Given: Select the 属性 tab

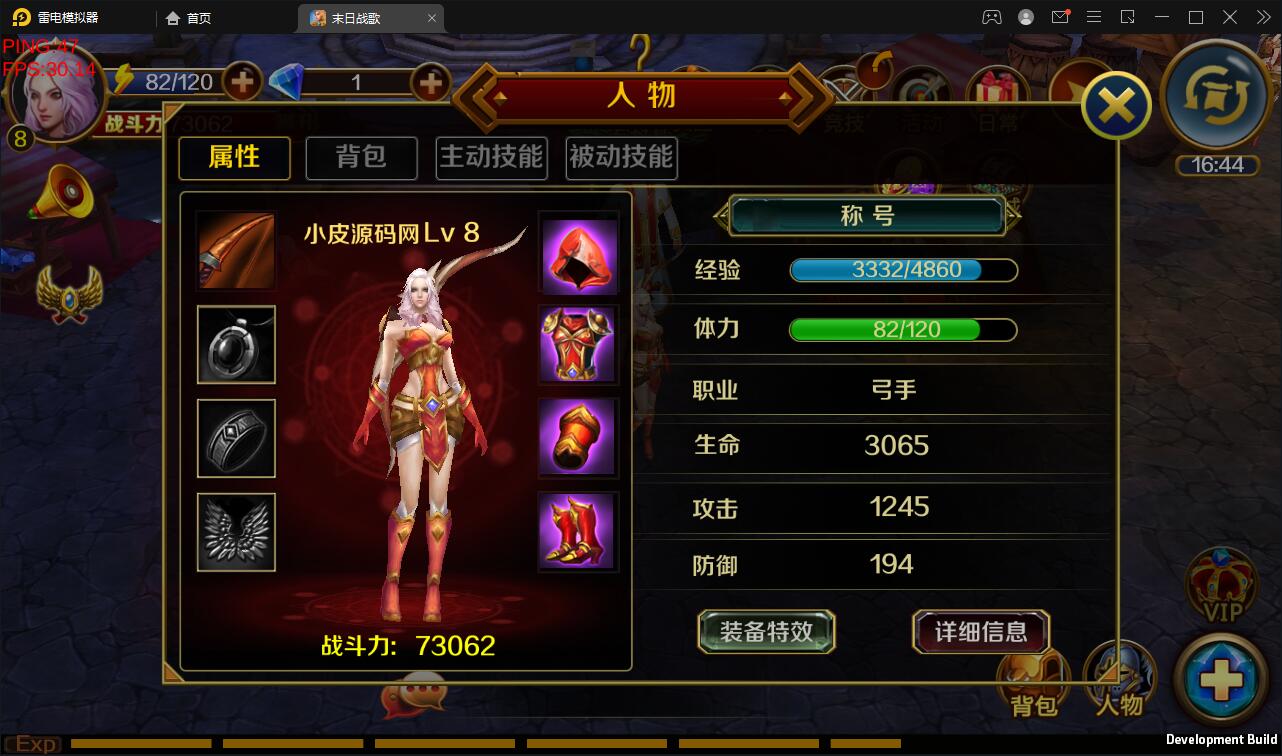Looking at the screenshot, I should tap(234, 157).
